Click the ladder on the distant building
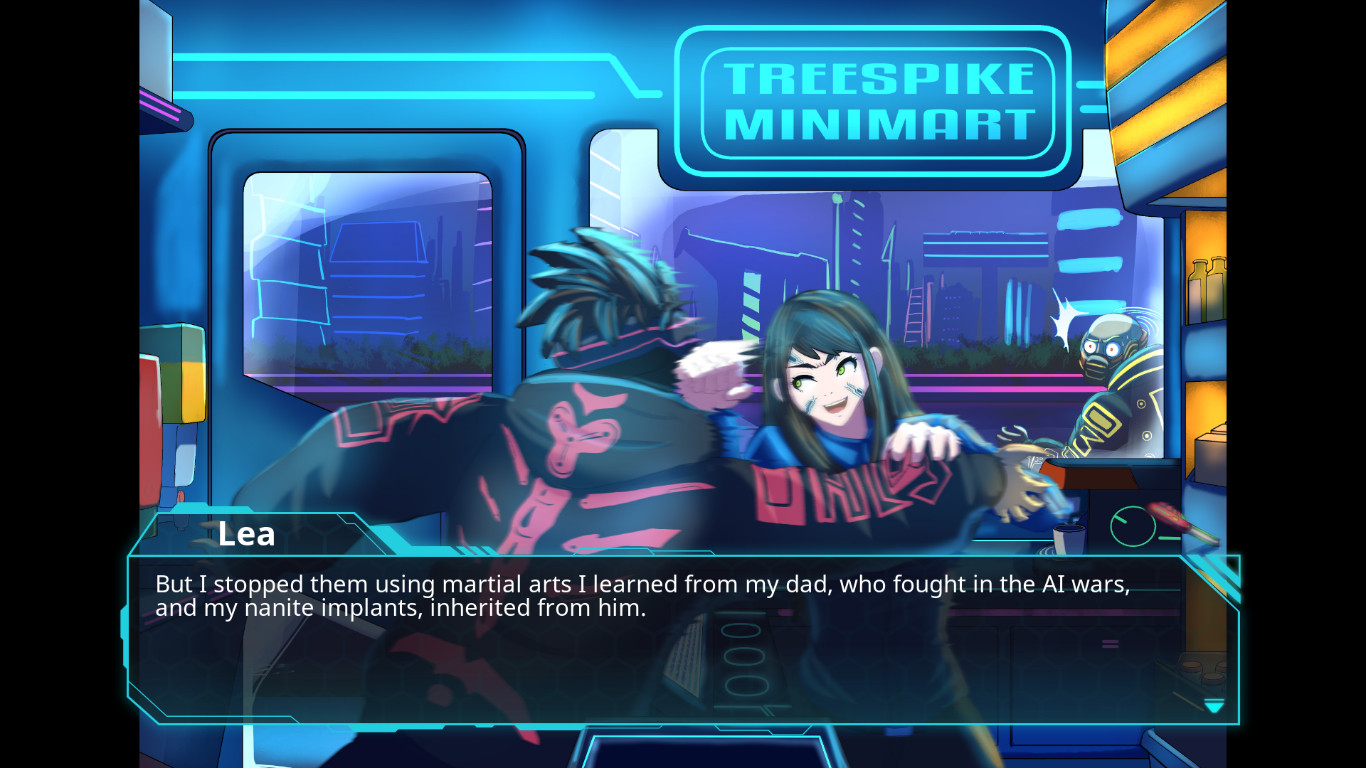This screenshot has width=1366, height=768. pos(915,315)
